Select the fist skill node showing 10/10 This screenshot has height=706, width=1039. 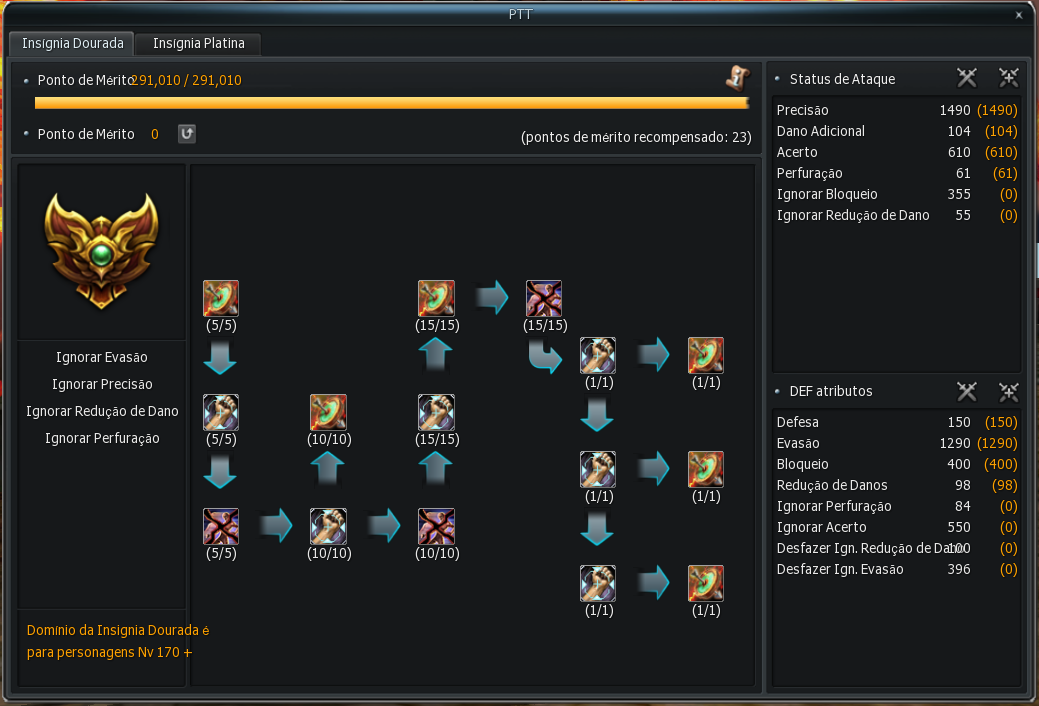pyautogui.click(x=328, y=526)
